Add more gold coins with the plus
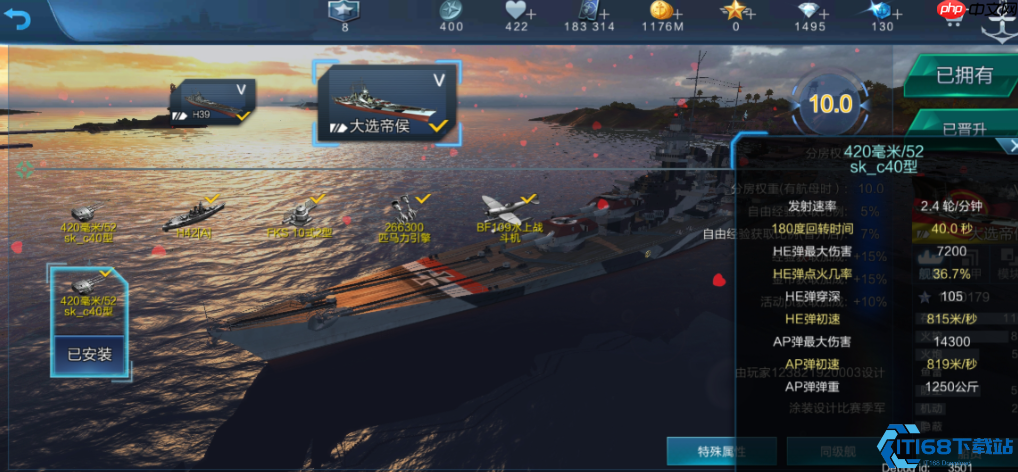This screenshot has height=472, width=1018. tap(680, 12)
